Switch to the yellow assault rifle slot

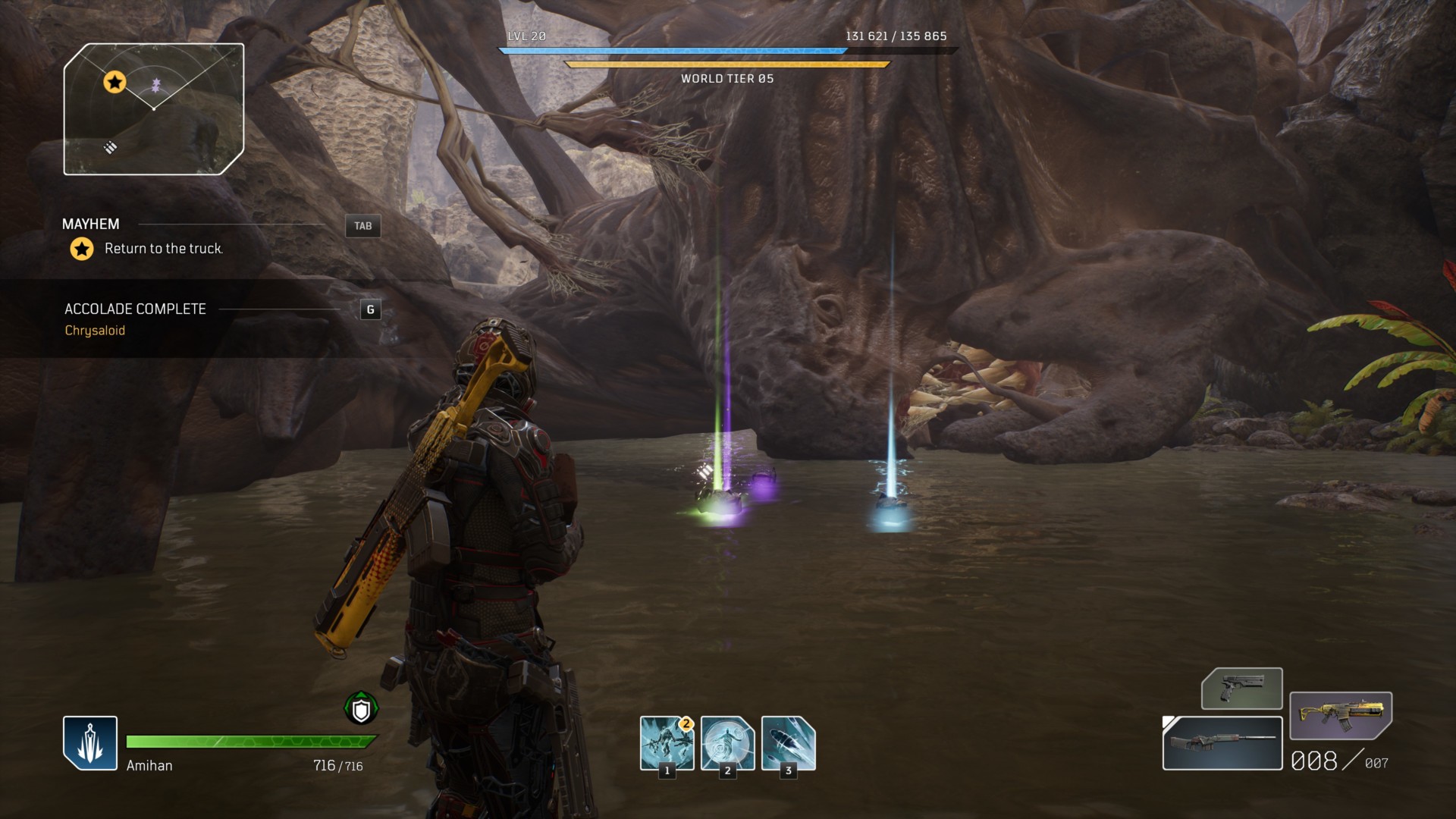[1340, 715]
